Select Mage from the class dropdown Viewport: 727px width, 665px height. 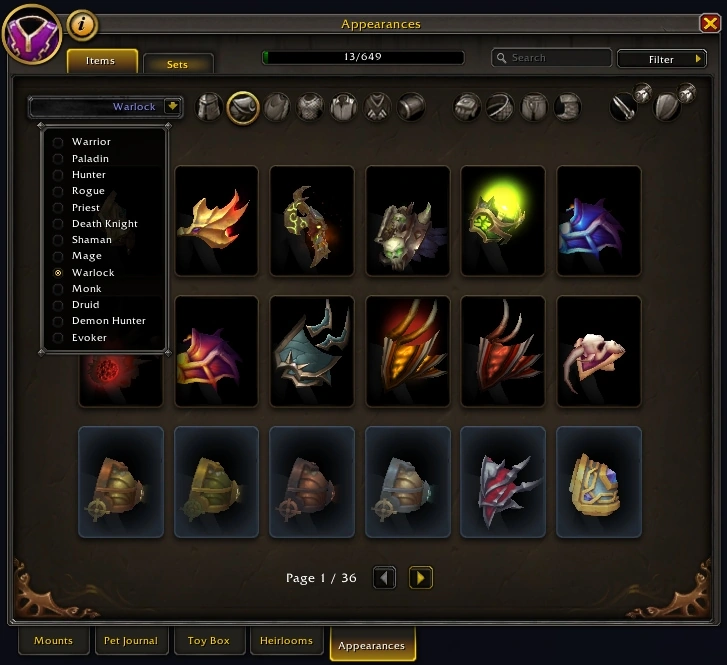pos(86,256)
